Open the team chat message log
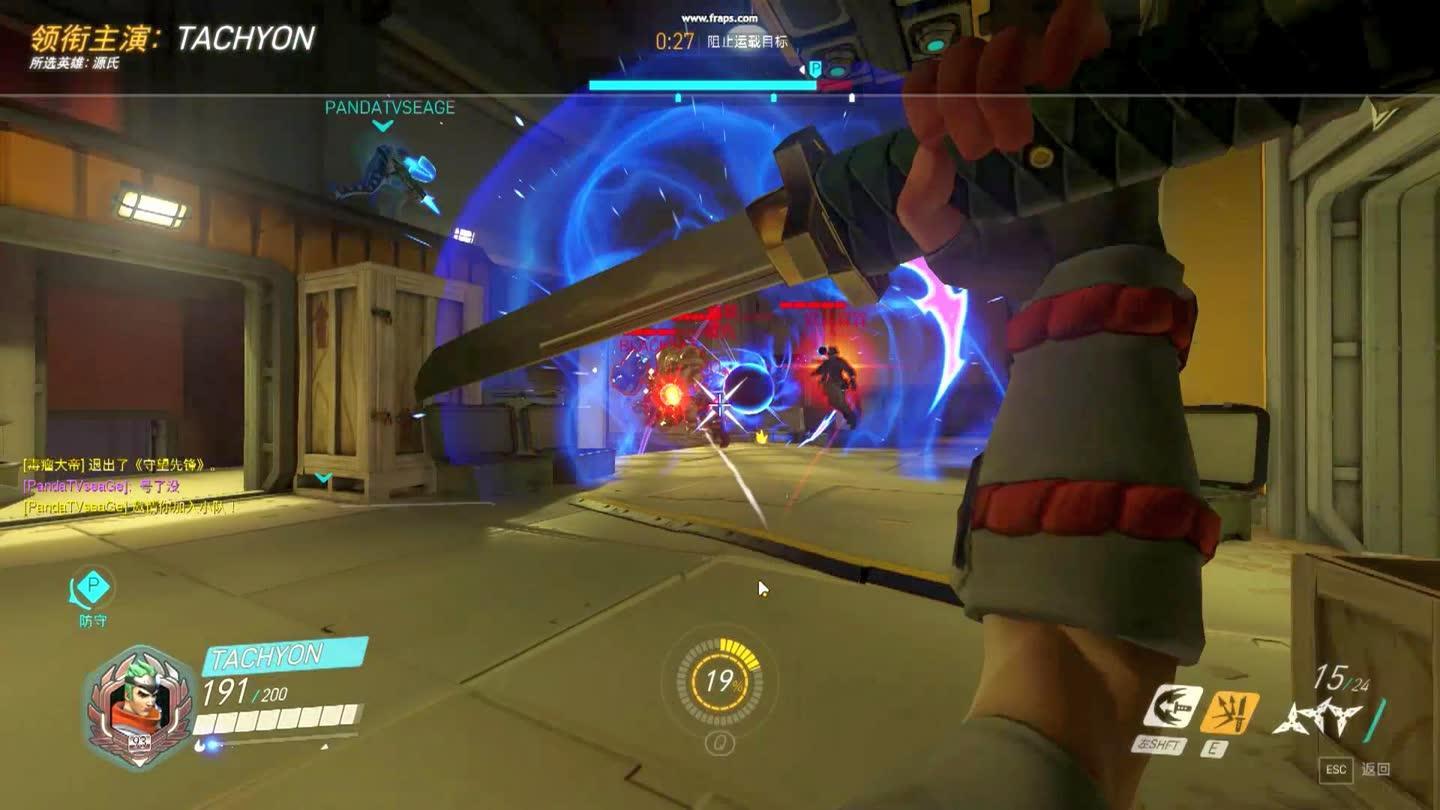Screen dimensions: 1440x810 130,486
